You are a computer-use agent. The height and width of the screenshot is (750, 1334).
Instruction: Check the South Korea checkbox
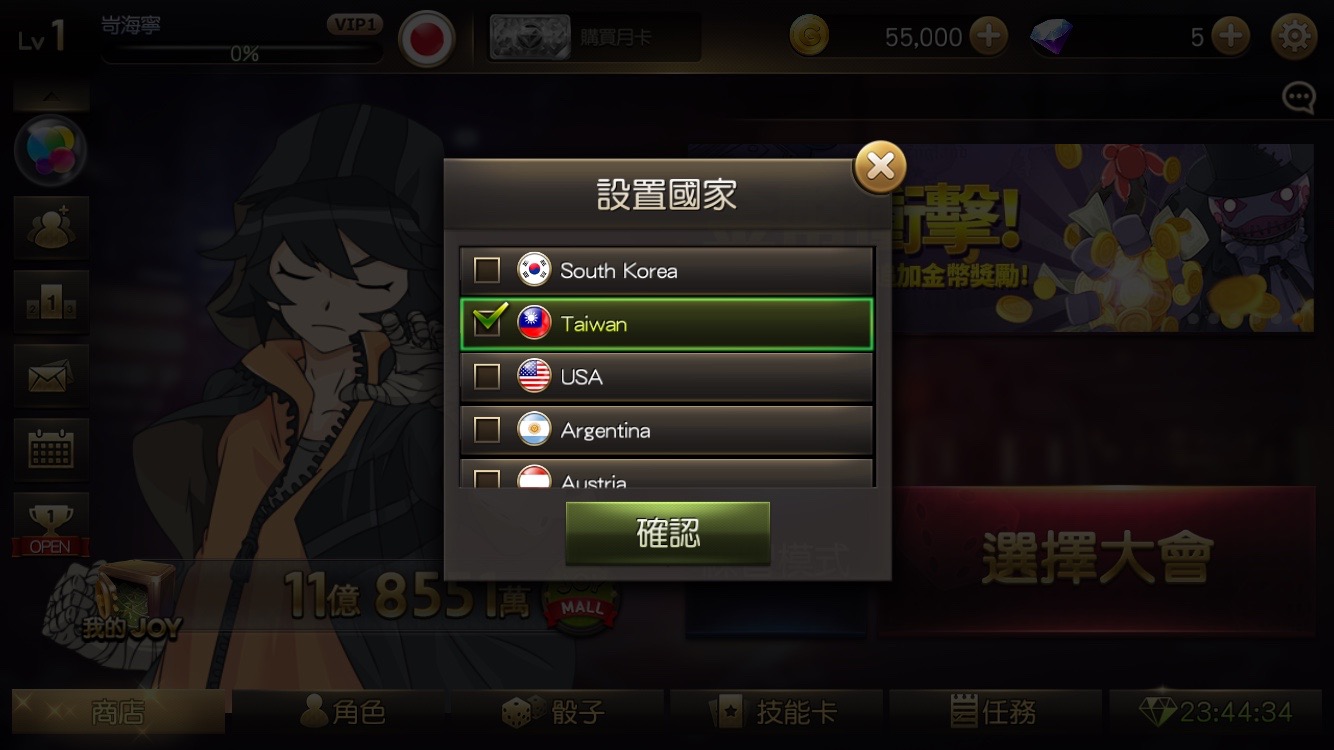[x=486, y=270]
